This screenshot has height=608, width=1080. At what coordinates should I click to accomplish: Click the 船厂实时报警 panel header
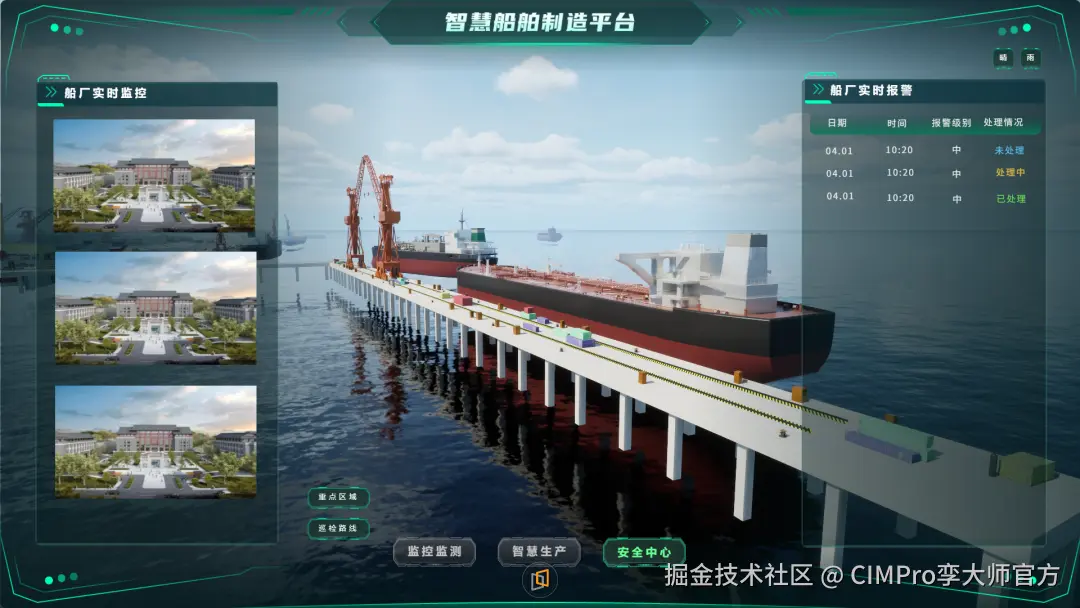(x=871, y=90)
